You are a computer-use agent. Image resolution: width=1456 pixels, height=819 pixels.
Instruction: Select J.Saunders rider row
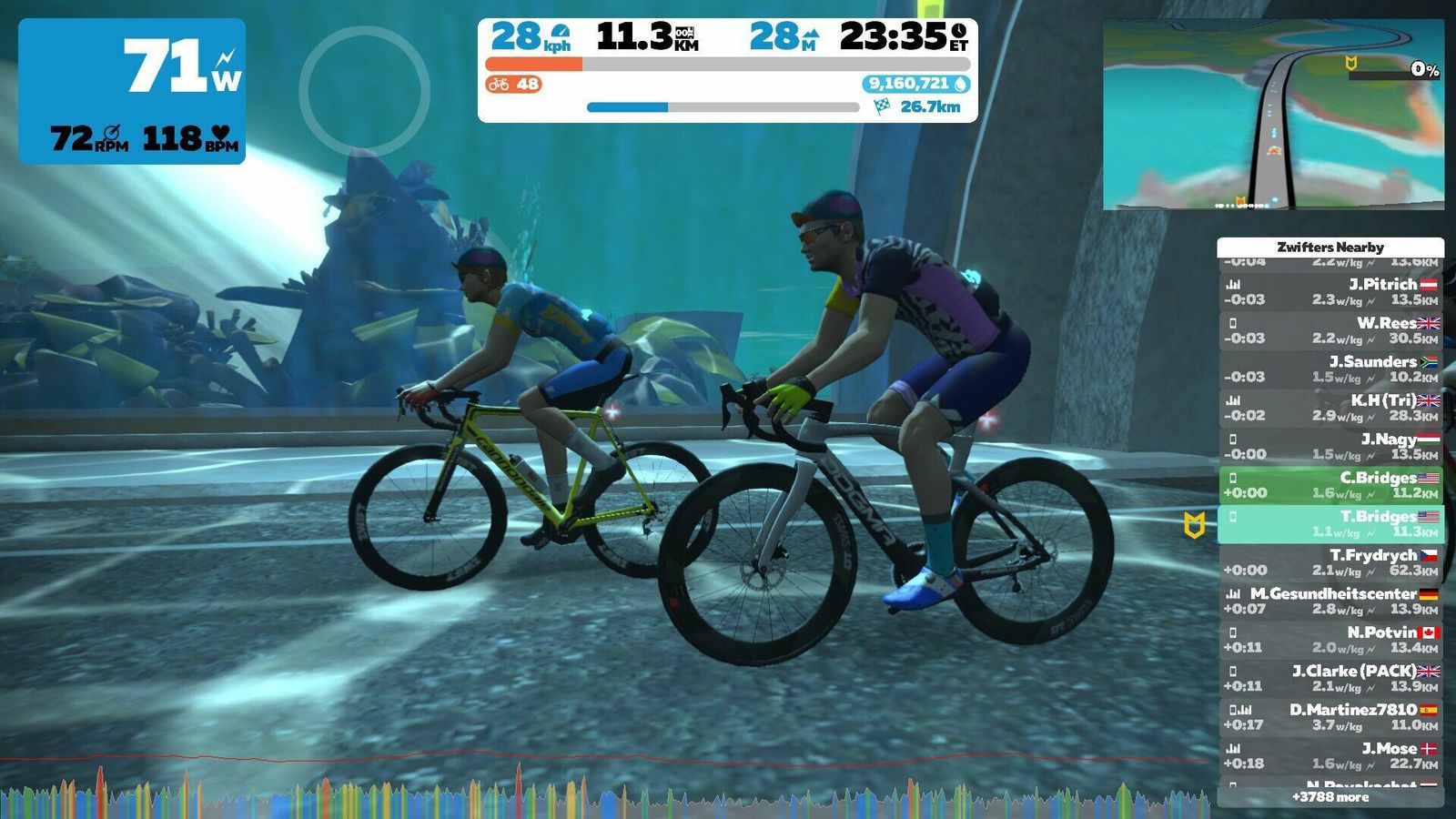pos(1330,369)
